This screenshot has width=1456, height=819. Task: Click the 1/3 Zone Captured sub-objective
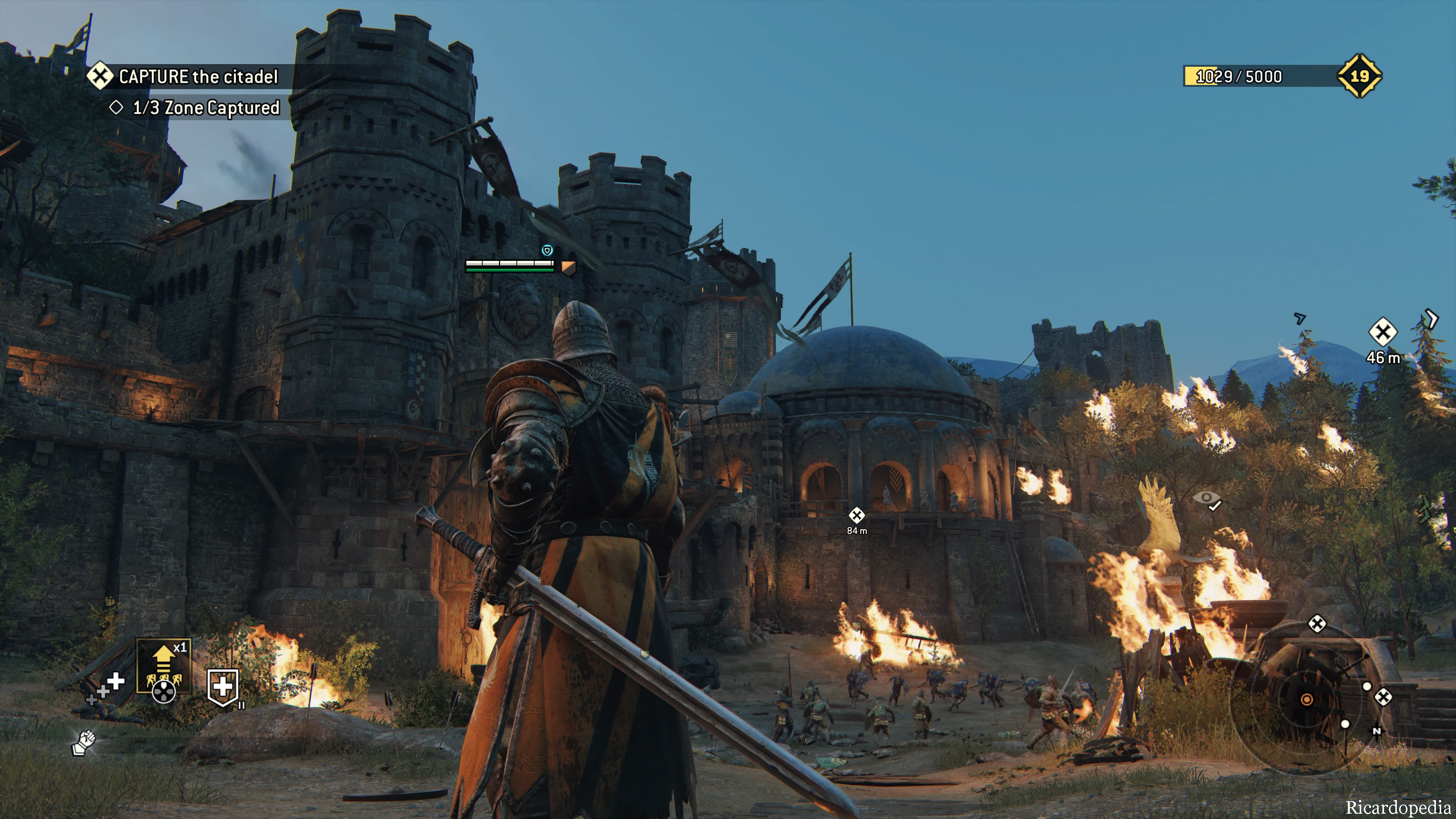pos(205,107)
